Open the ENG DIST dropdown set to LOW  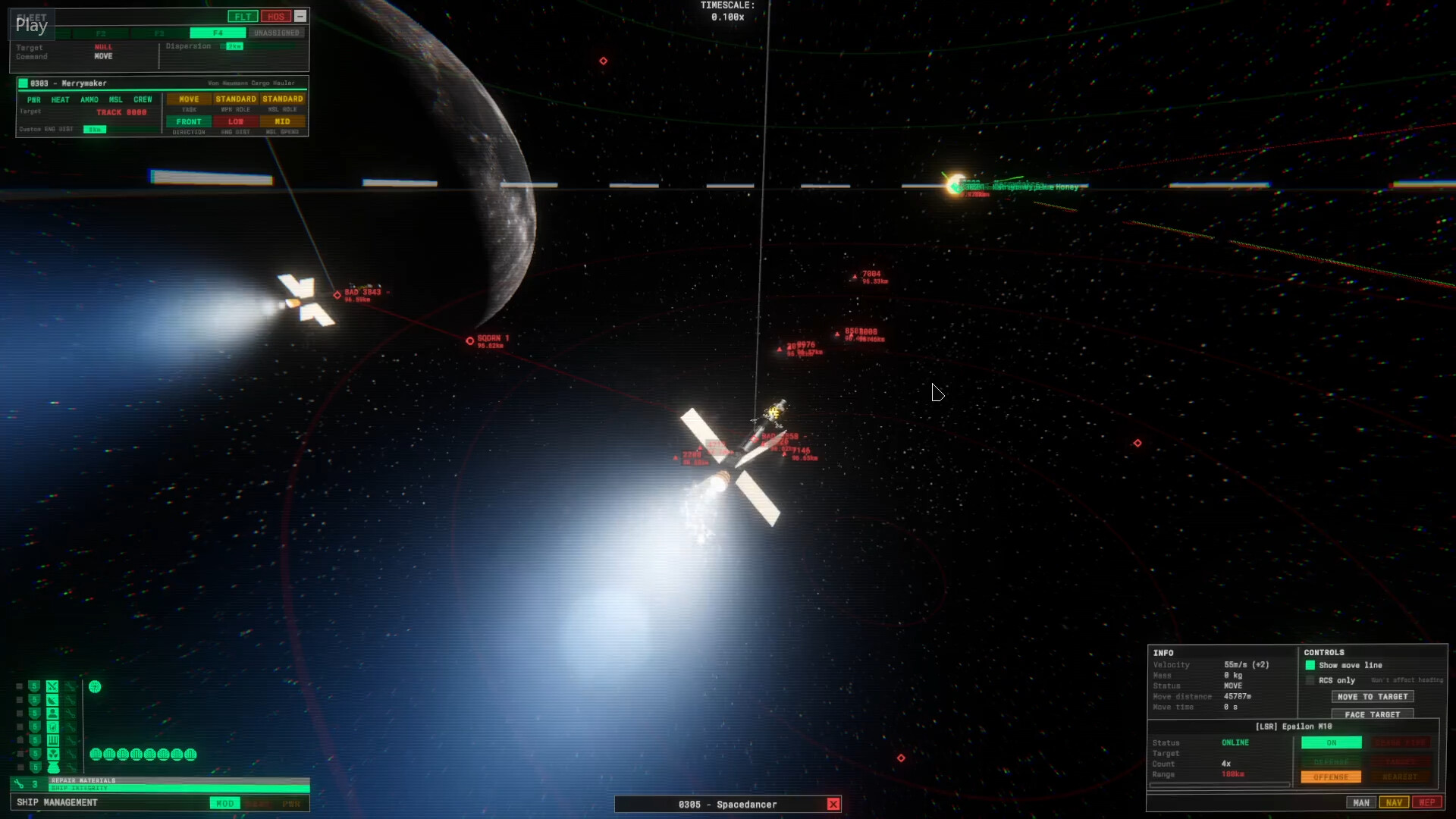click(235, 121)
